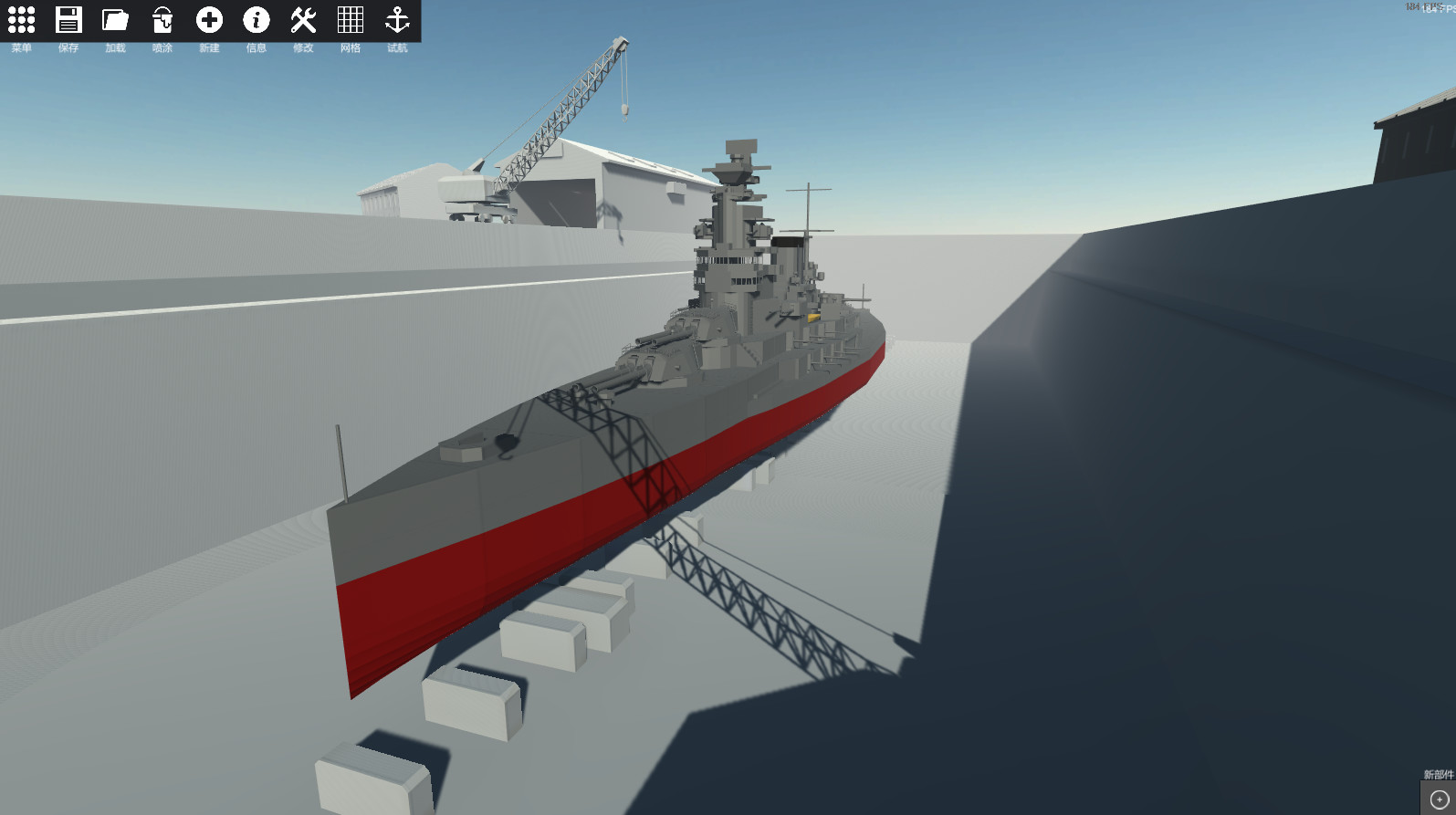
Task: Select the 保存 save floppy disk icon
Action: coord(69,20)
